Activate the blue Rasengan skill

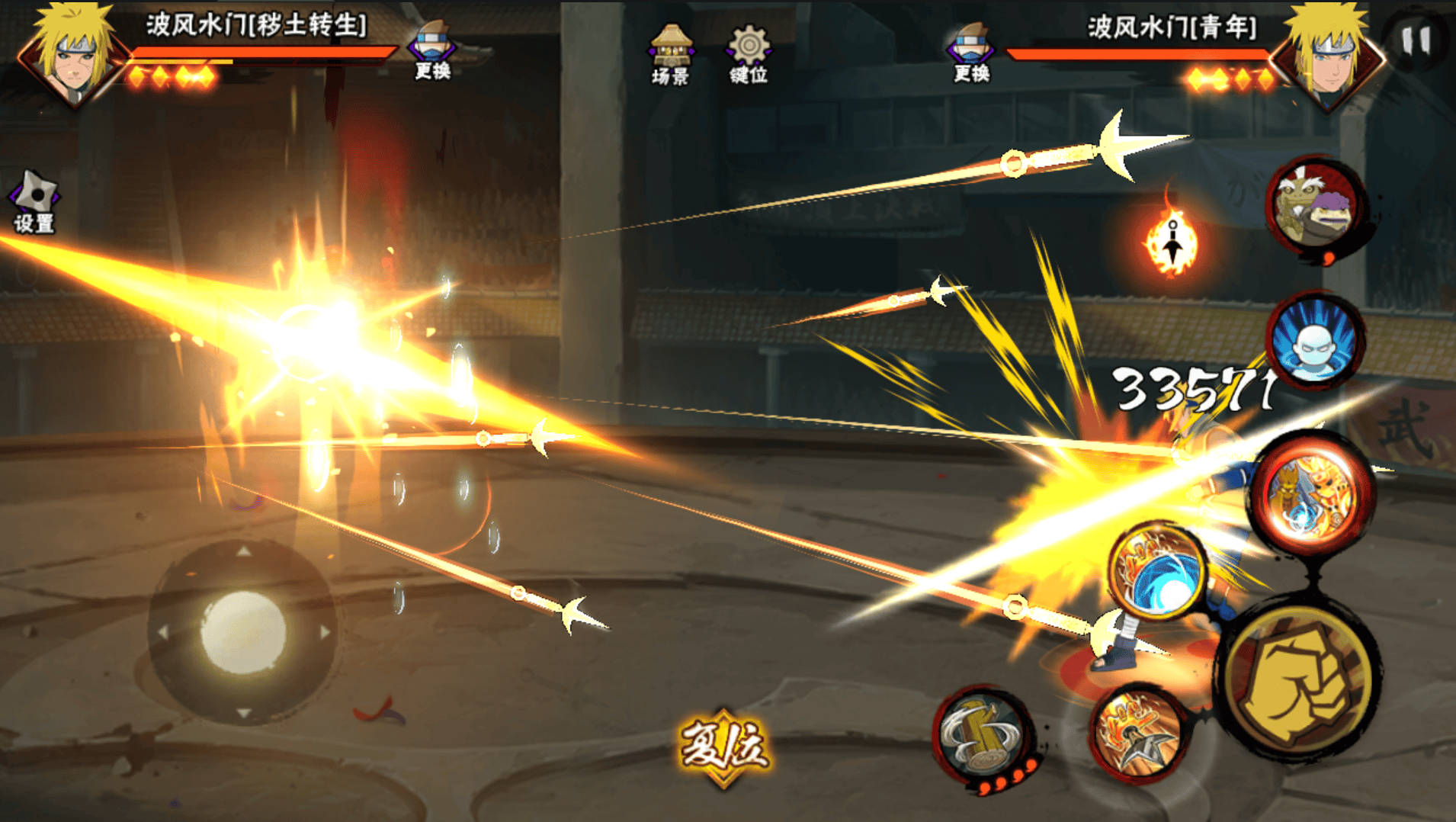[1158, 570]
